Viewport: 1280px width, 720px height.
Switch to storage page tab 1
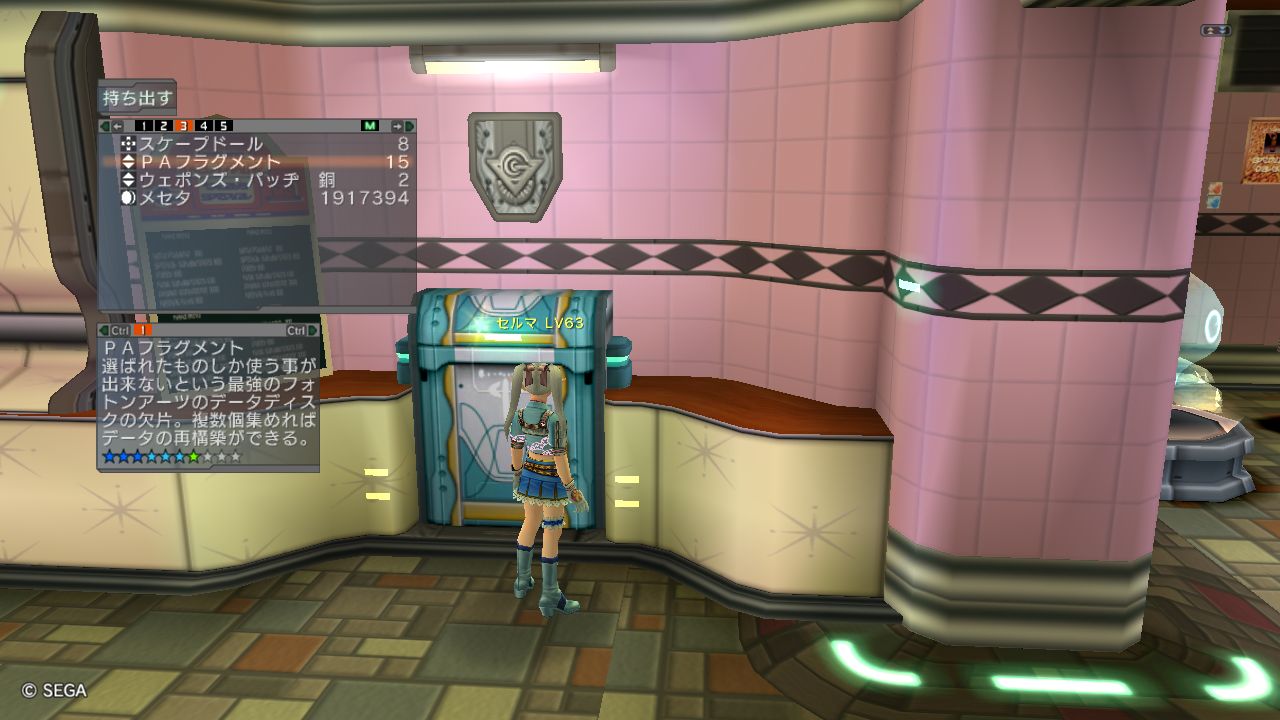(143, 126)
